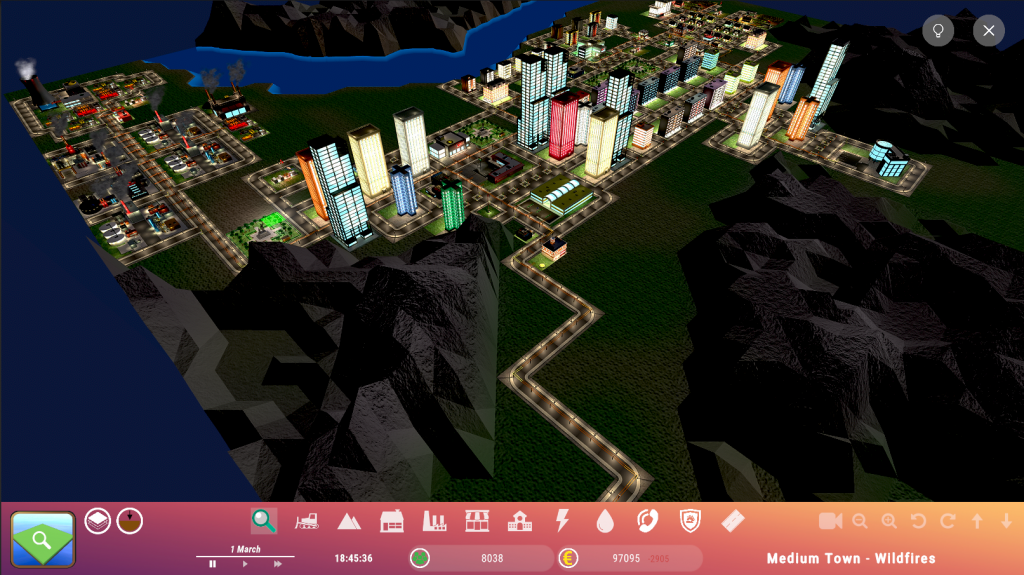Select the magnifying glass inspect tool
The width and height of the screenshot is (1024, 575).
tap(263, 520)
